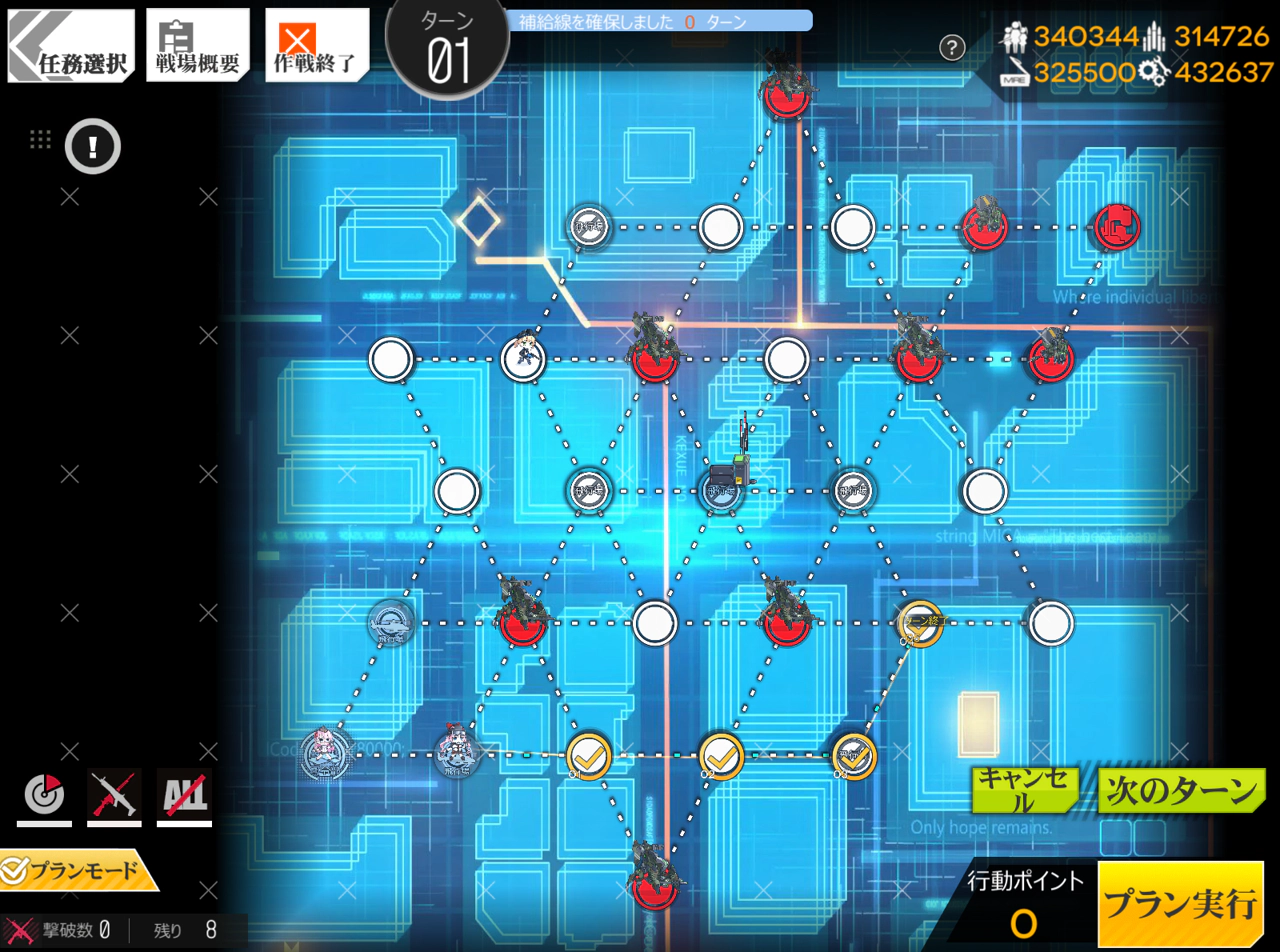This screenshot has width=1280, height=952.
Task: End the operation with 作戦終了
Action: [315, 46]
